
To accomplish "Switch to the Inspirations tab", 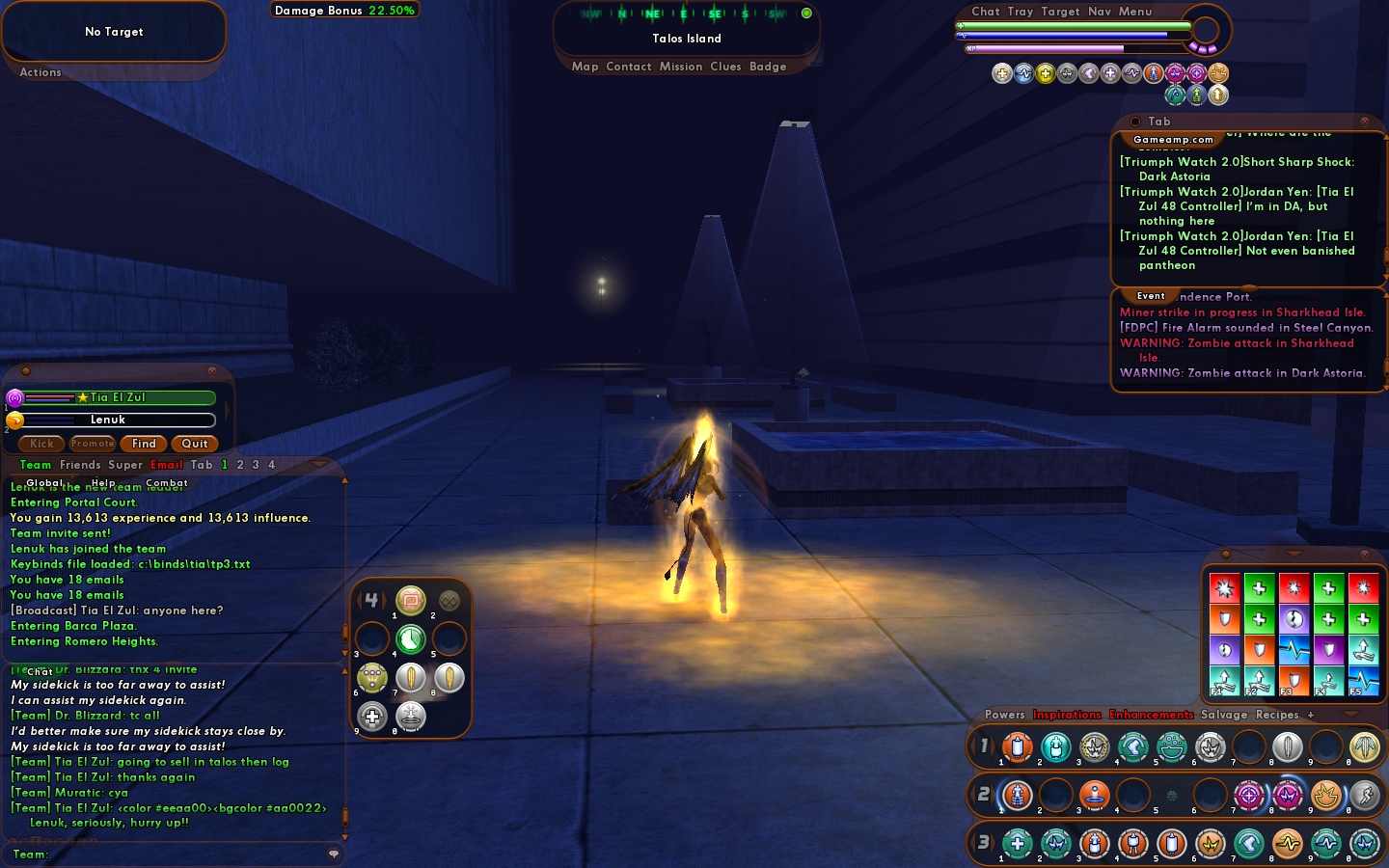I will pos(1067,715).
